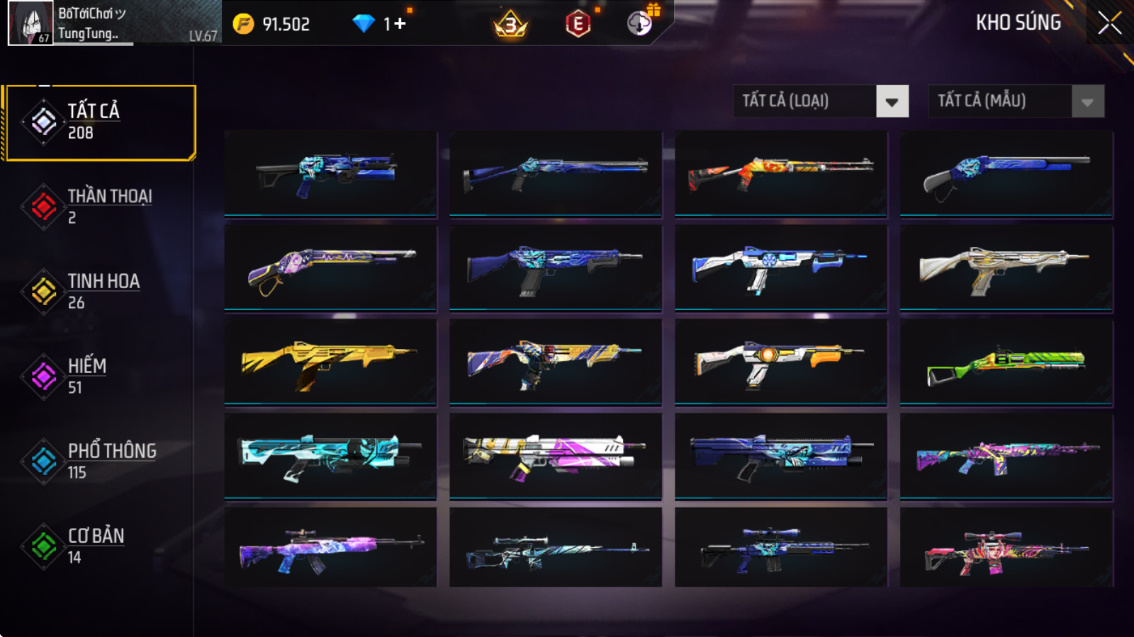Pick the red and orange flame shotgun

click(x=780, y=174)
